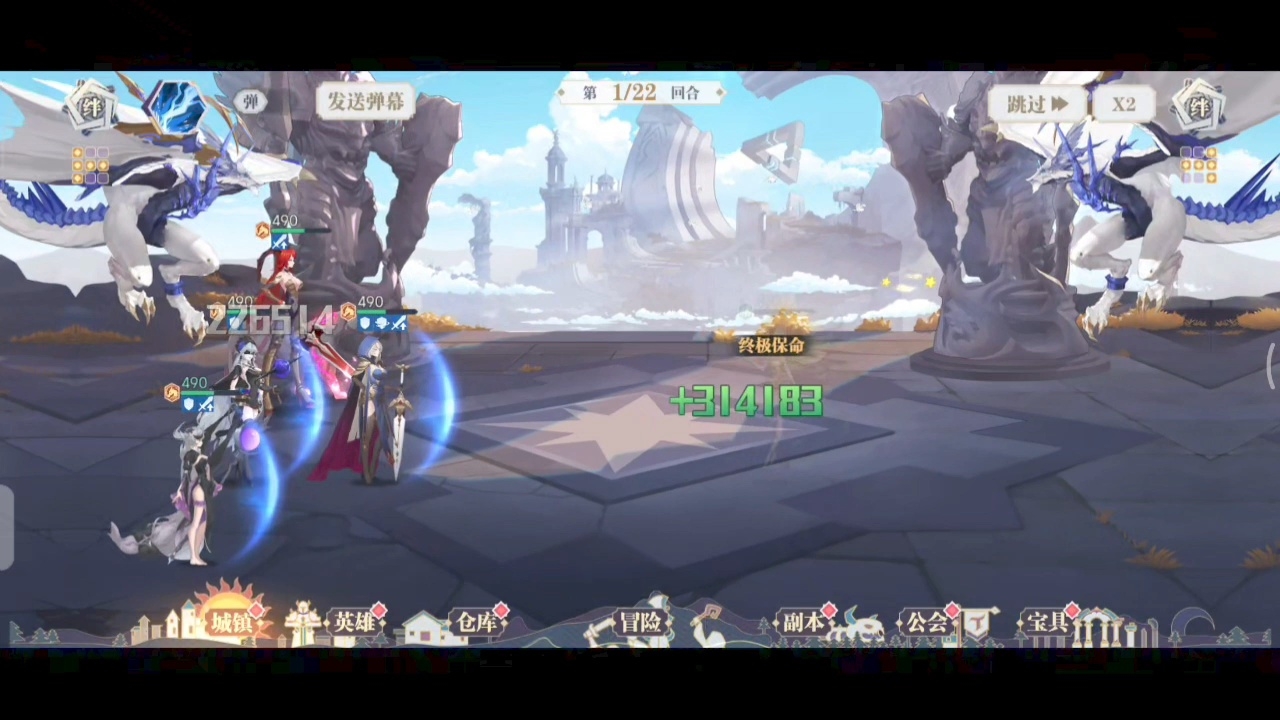Toggle the 弹 bullet-comment display

pos(250,101)
